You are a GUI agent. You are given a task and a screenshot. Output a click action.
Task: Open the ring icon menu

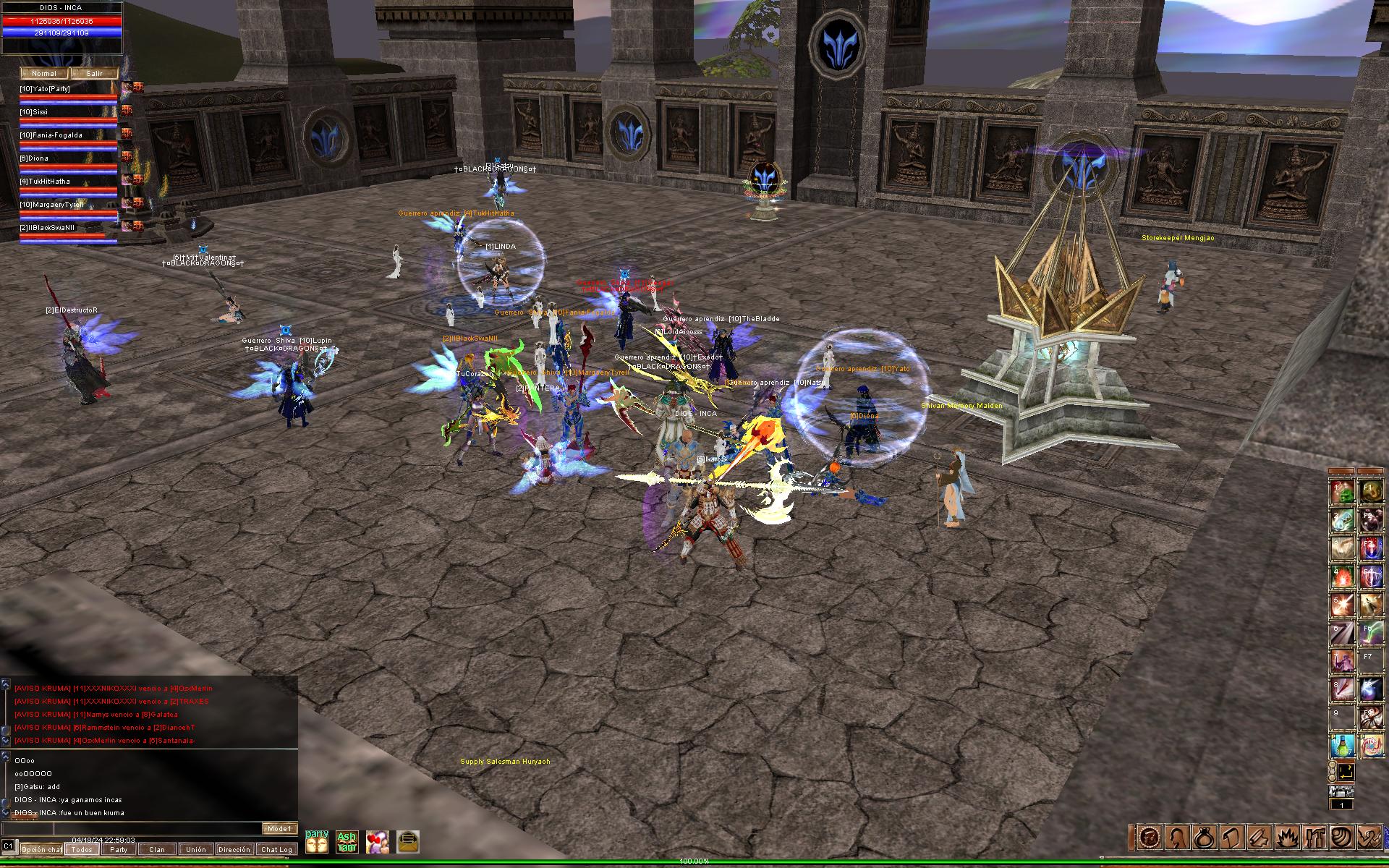click(x=1206, y=838)
